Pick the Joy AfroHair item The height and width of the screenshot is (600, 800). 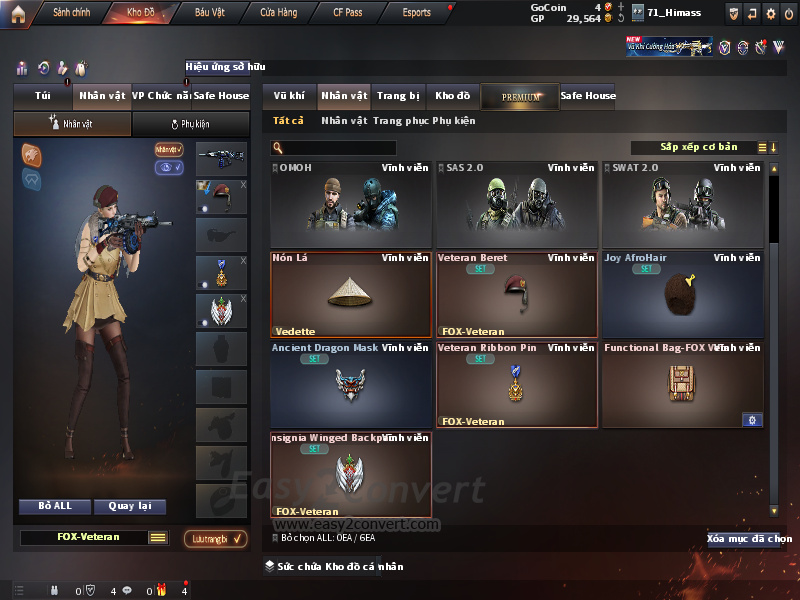683,294
